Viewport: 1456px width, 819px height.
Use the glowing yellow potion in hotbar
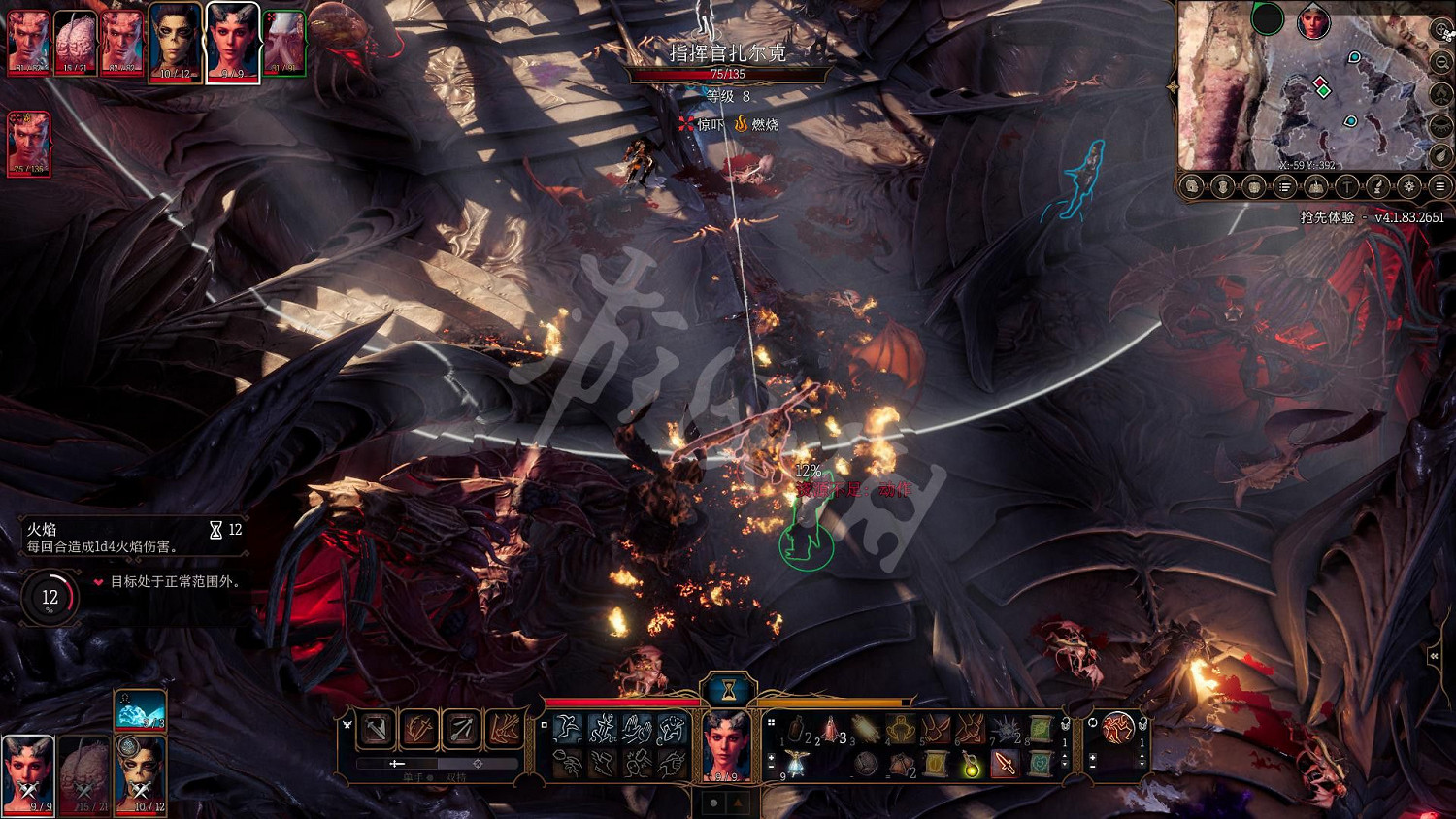(x=970, y=766)
